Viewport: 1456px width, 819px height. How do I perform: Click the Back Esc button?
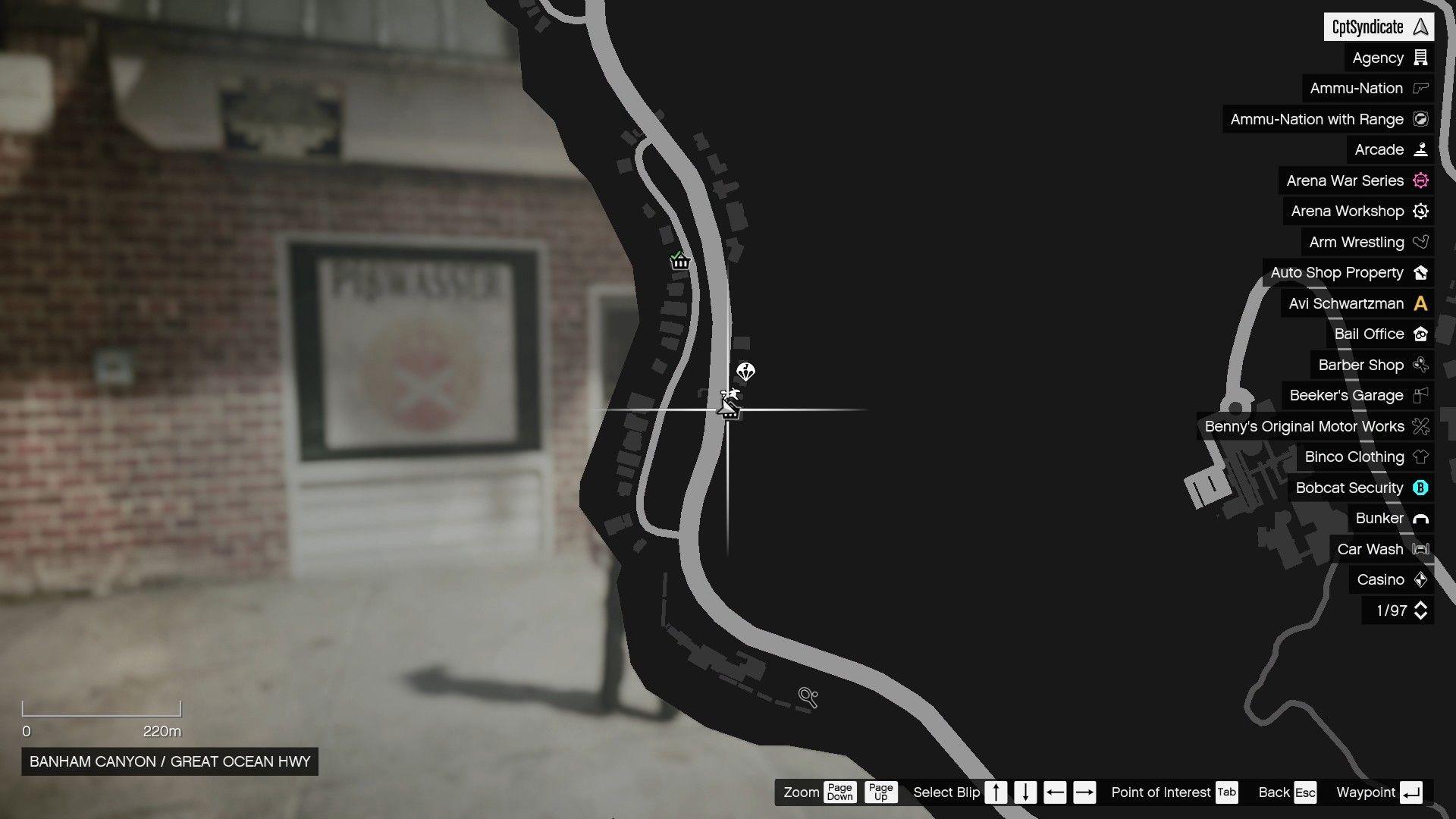point(1287,792)
